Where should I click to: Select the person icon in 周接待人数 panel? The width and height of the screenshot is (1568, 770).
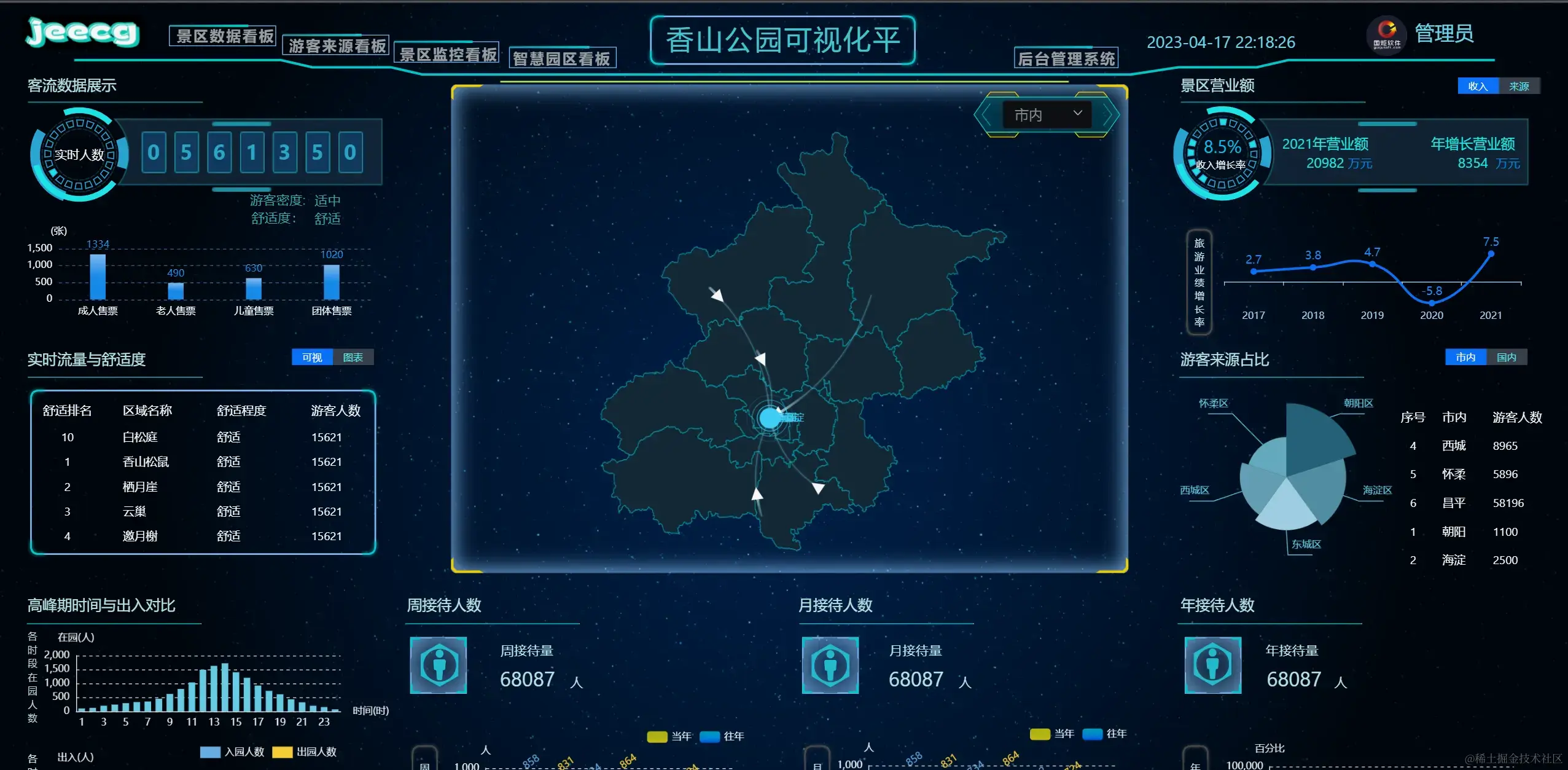pos(439,666)
